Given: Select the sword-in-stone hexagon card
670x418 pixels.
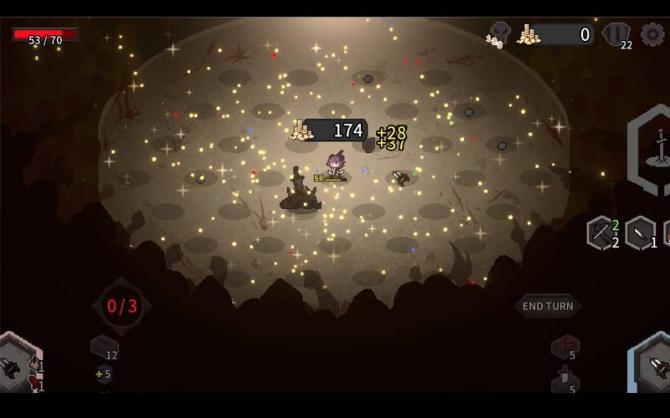Looking at the screenshot, I should [653, 152].
